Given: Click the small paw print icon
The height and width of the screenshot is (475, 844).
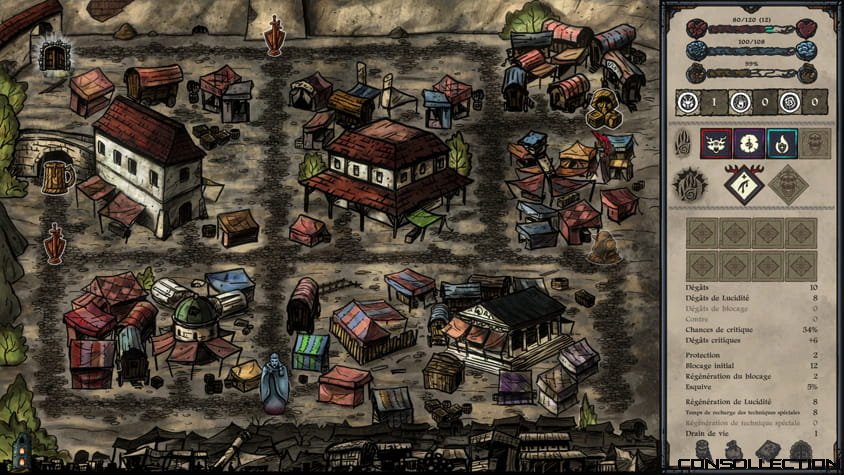Looking at the screenshot, I should 685,143.
